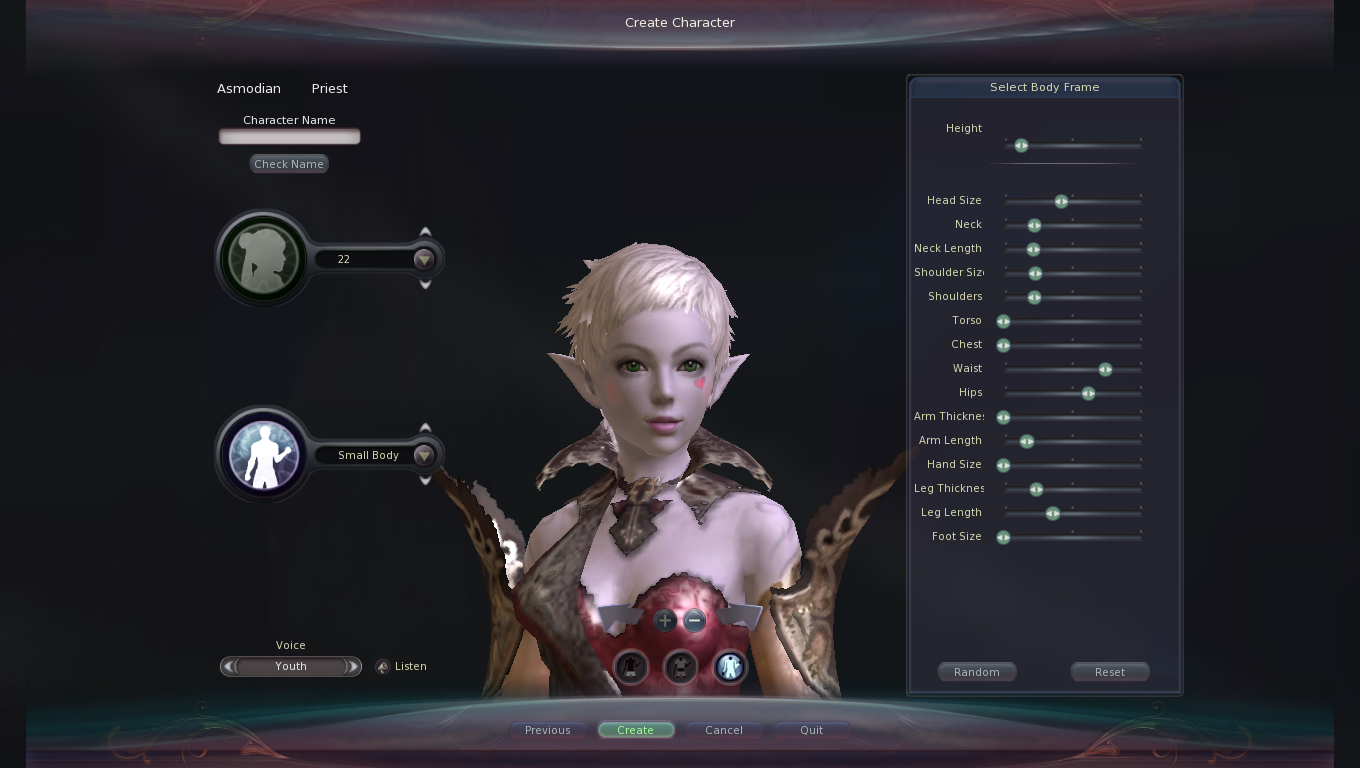The height and width of the screenshot is (768, 1360).
Task: Cancel character creation
Action: click(x=723, y=730)
